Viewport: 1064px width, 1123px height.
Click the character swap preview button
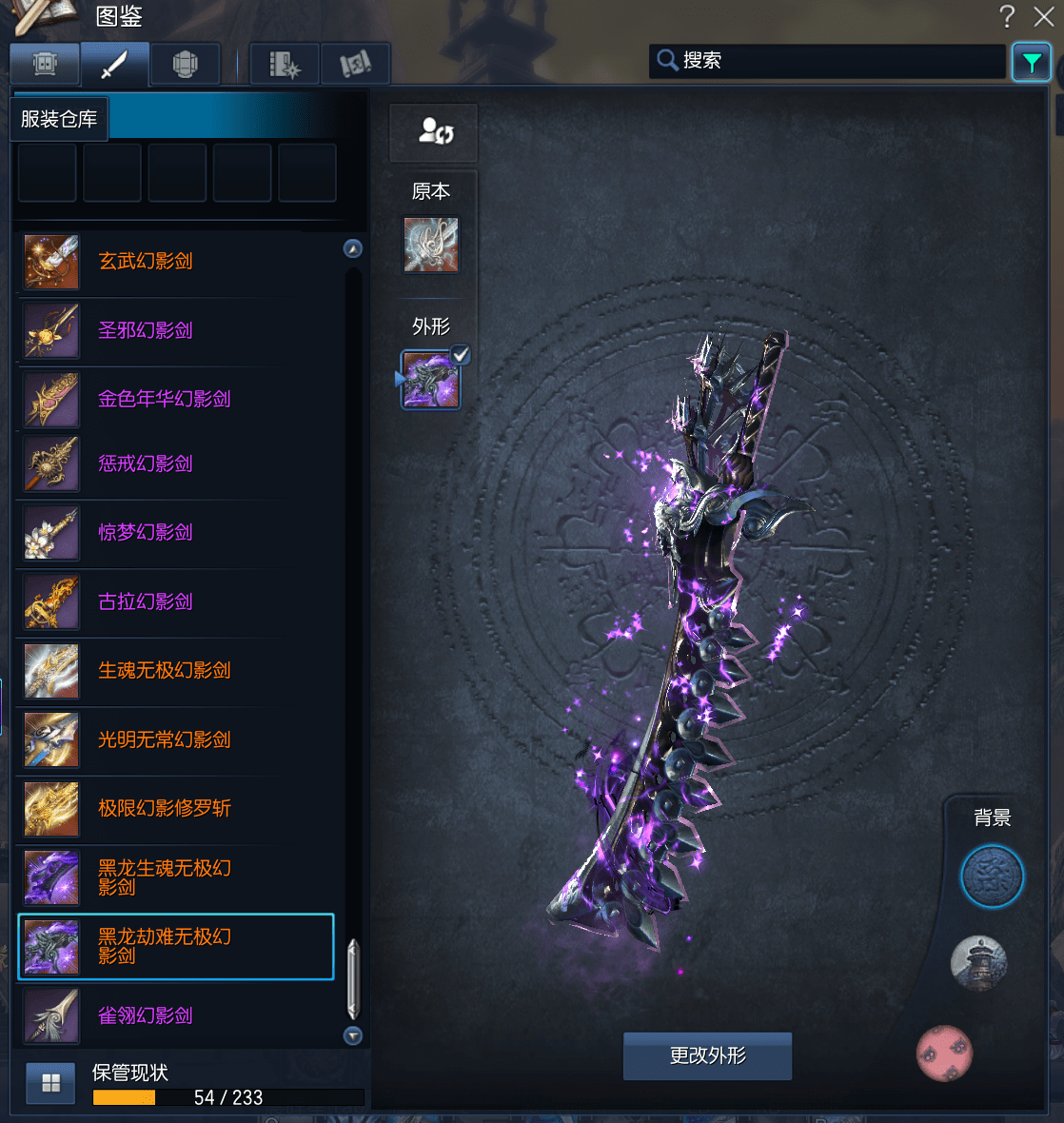point(434,132)
